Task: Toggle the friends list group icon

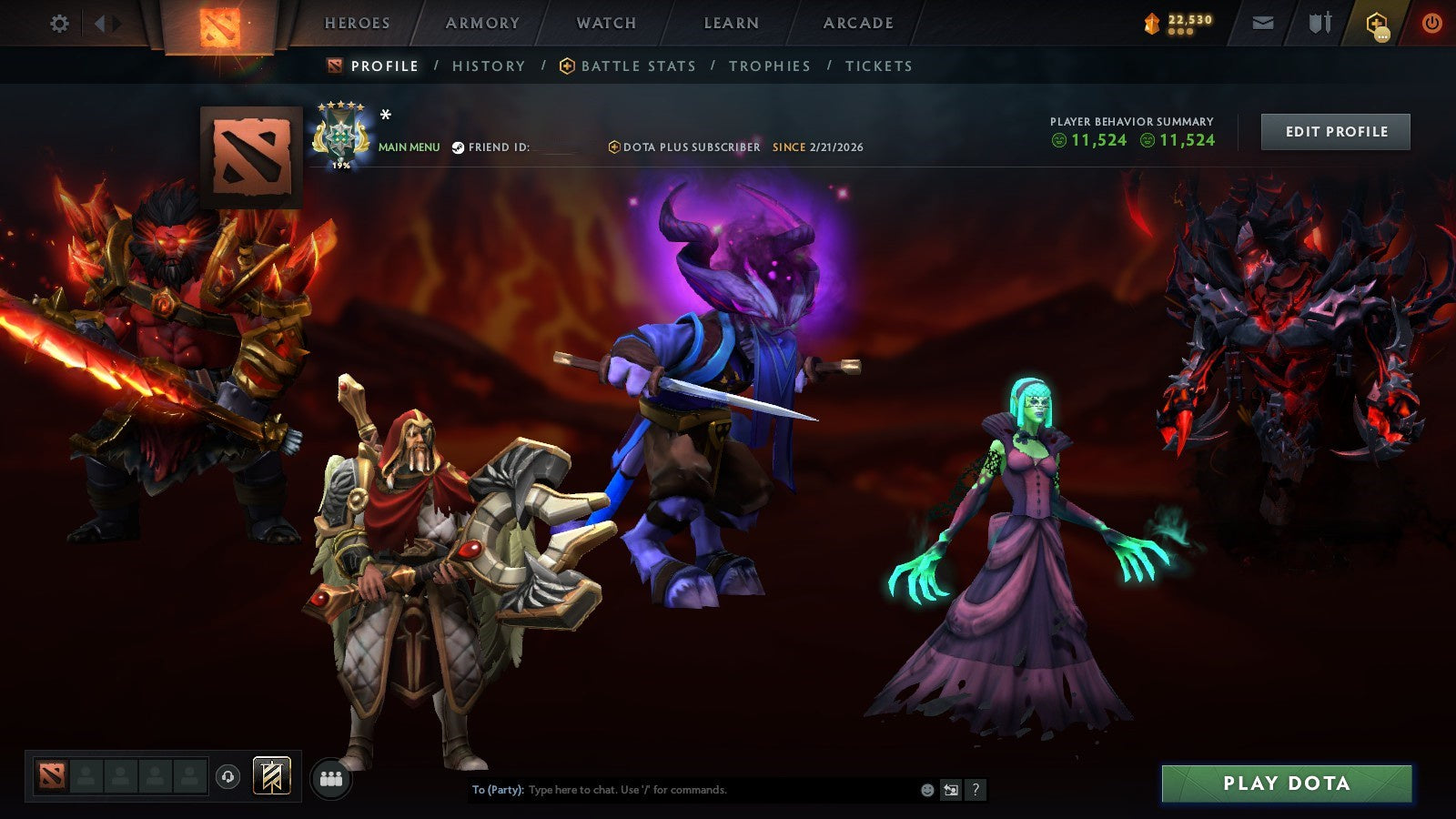Action: coord(332,775)
